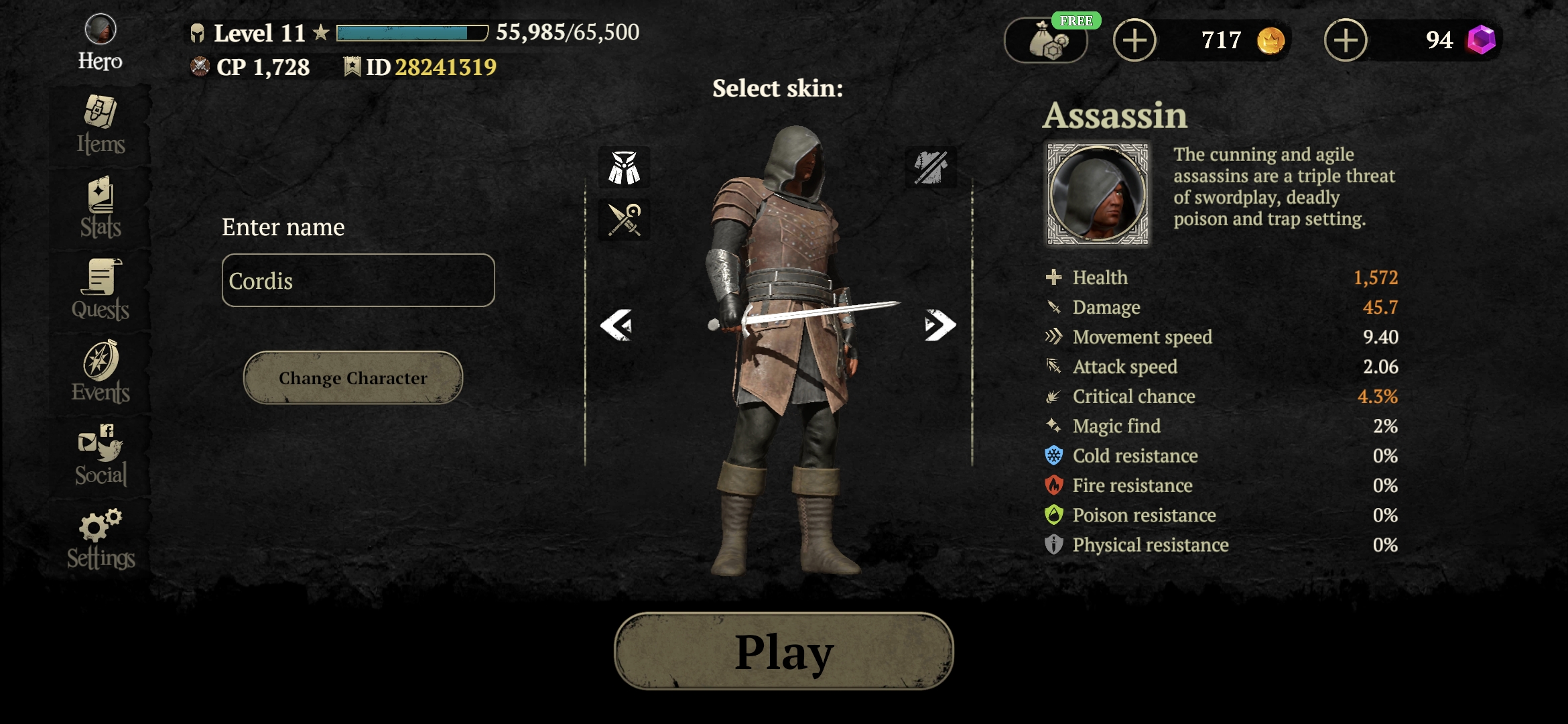This screenshot has height=724, width=1568.
Task: Open the Items menu
Action: coord(101,125)
